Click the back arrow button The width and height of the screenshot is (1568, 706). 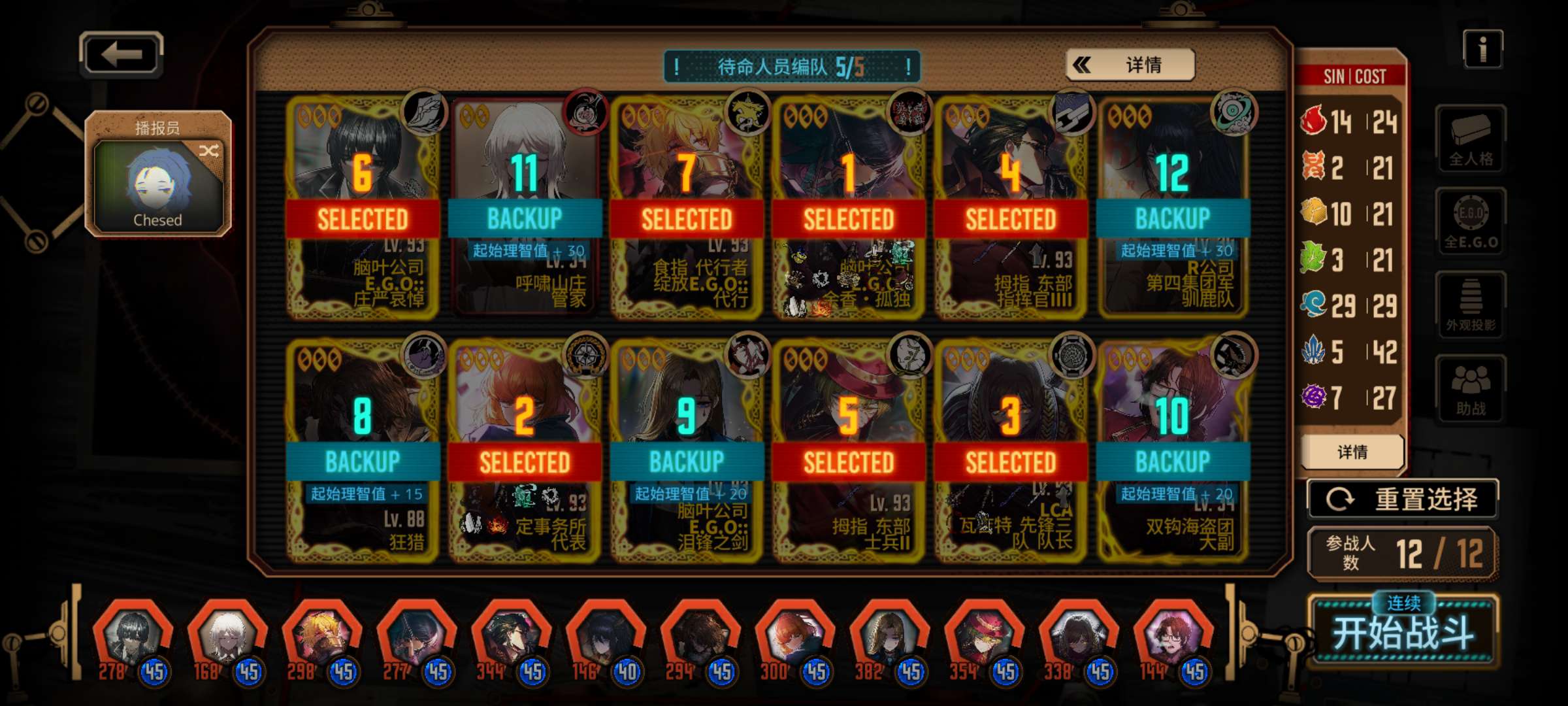(122, 54)
